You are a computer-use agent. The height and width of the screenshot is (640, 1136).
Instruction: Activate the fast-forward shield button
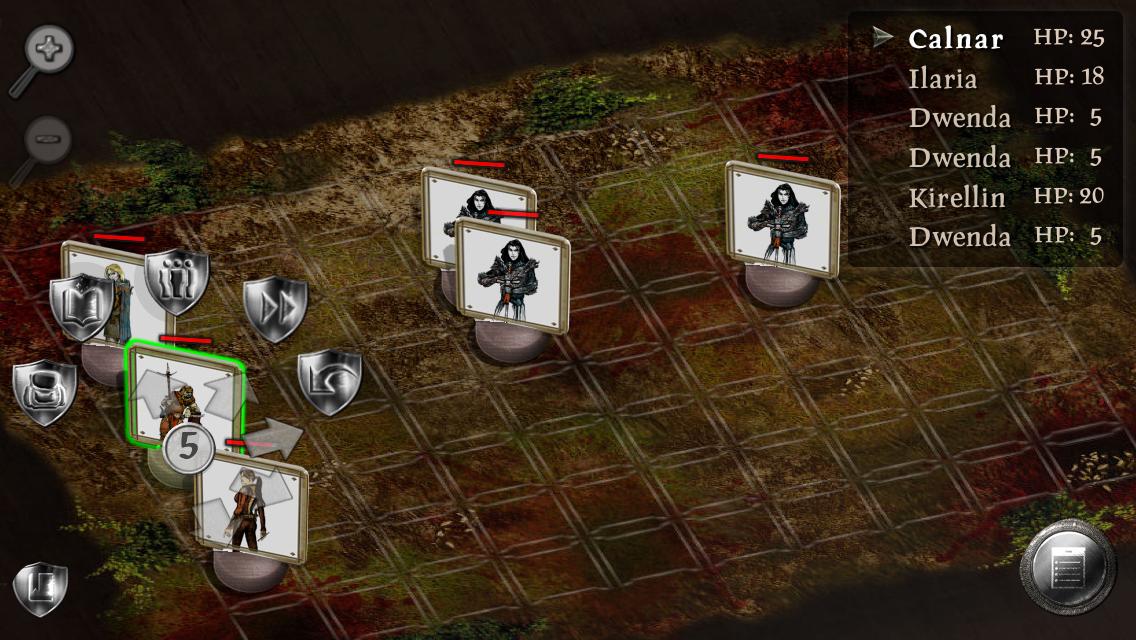275,309
